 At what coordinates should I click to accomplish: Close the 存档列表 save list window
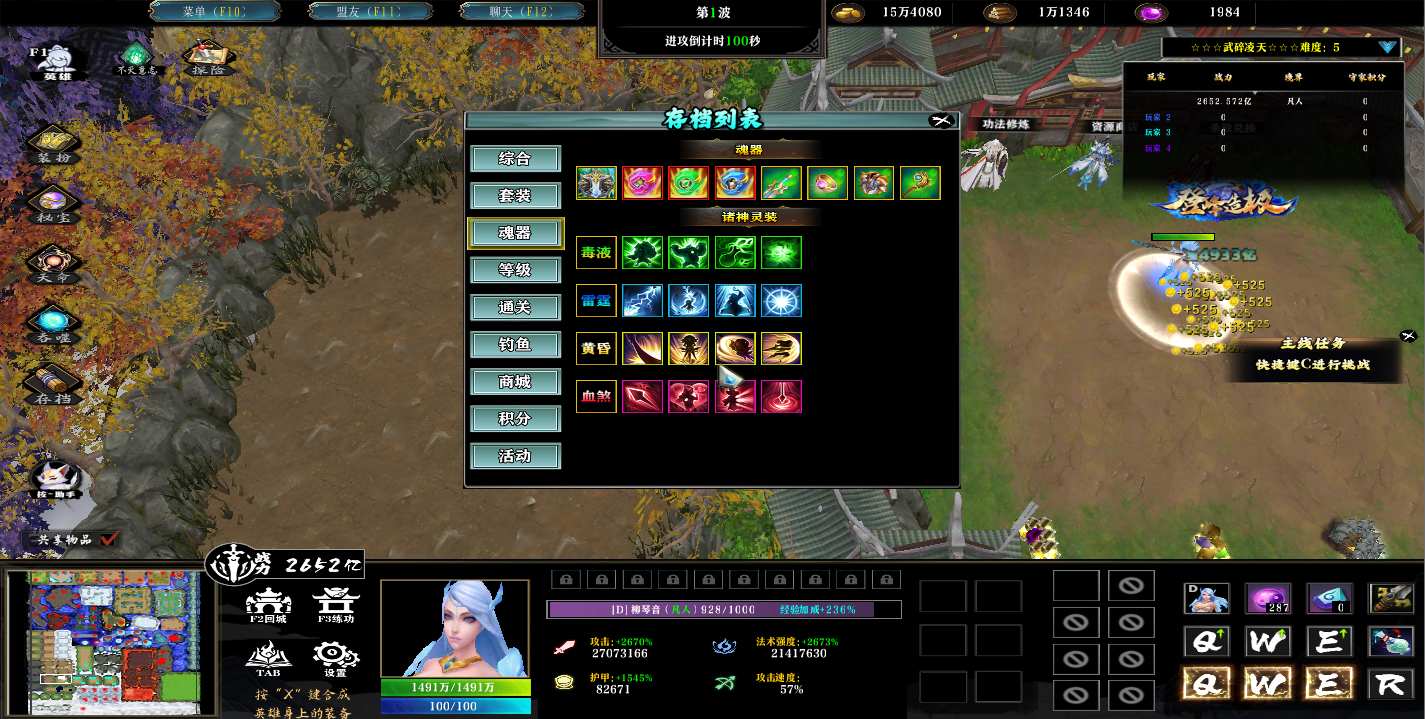point(940,120)
